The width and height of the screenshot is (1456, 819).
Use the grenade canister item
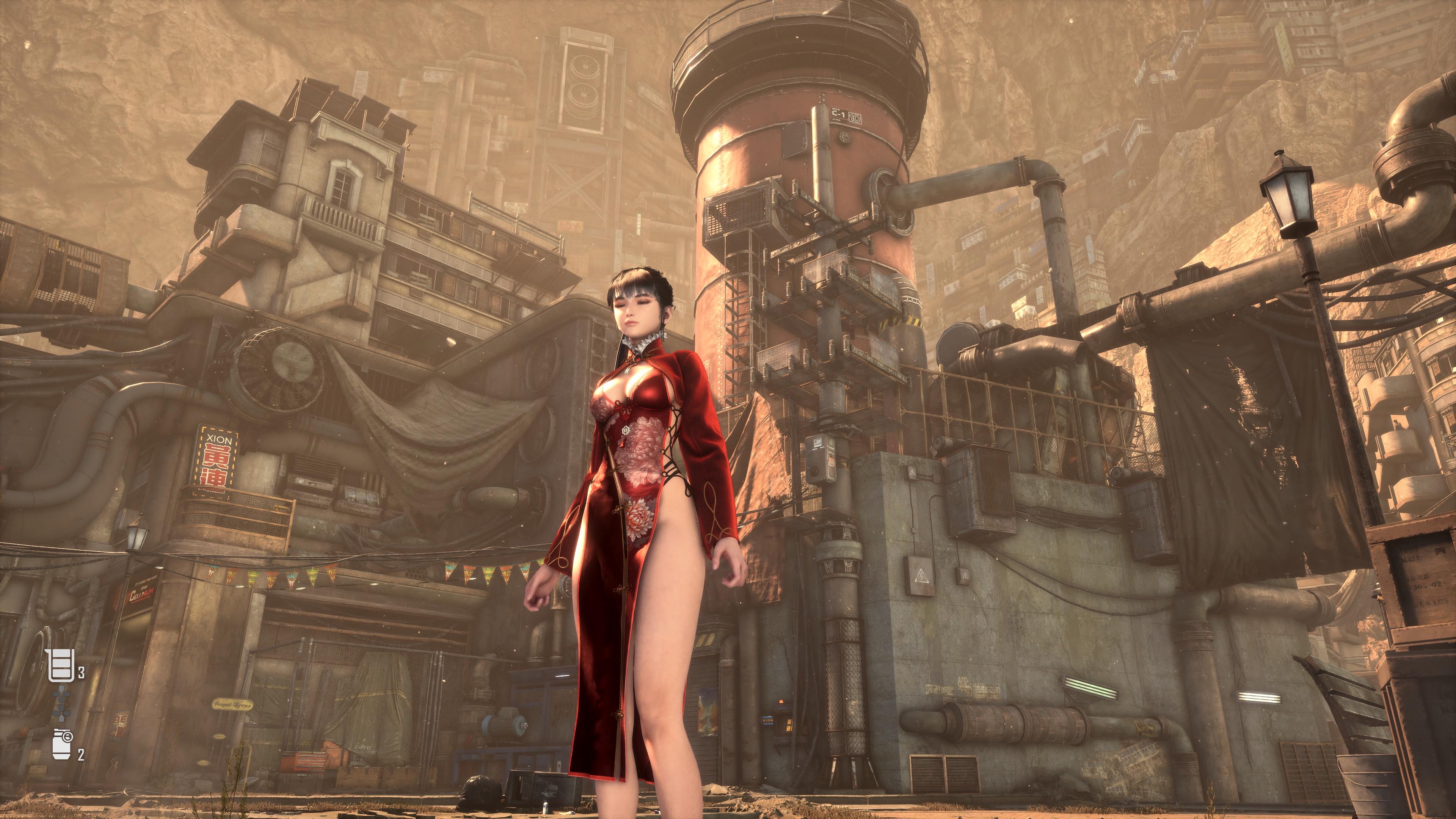pos(61,745)
